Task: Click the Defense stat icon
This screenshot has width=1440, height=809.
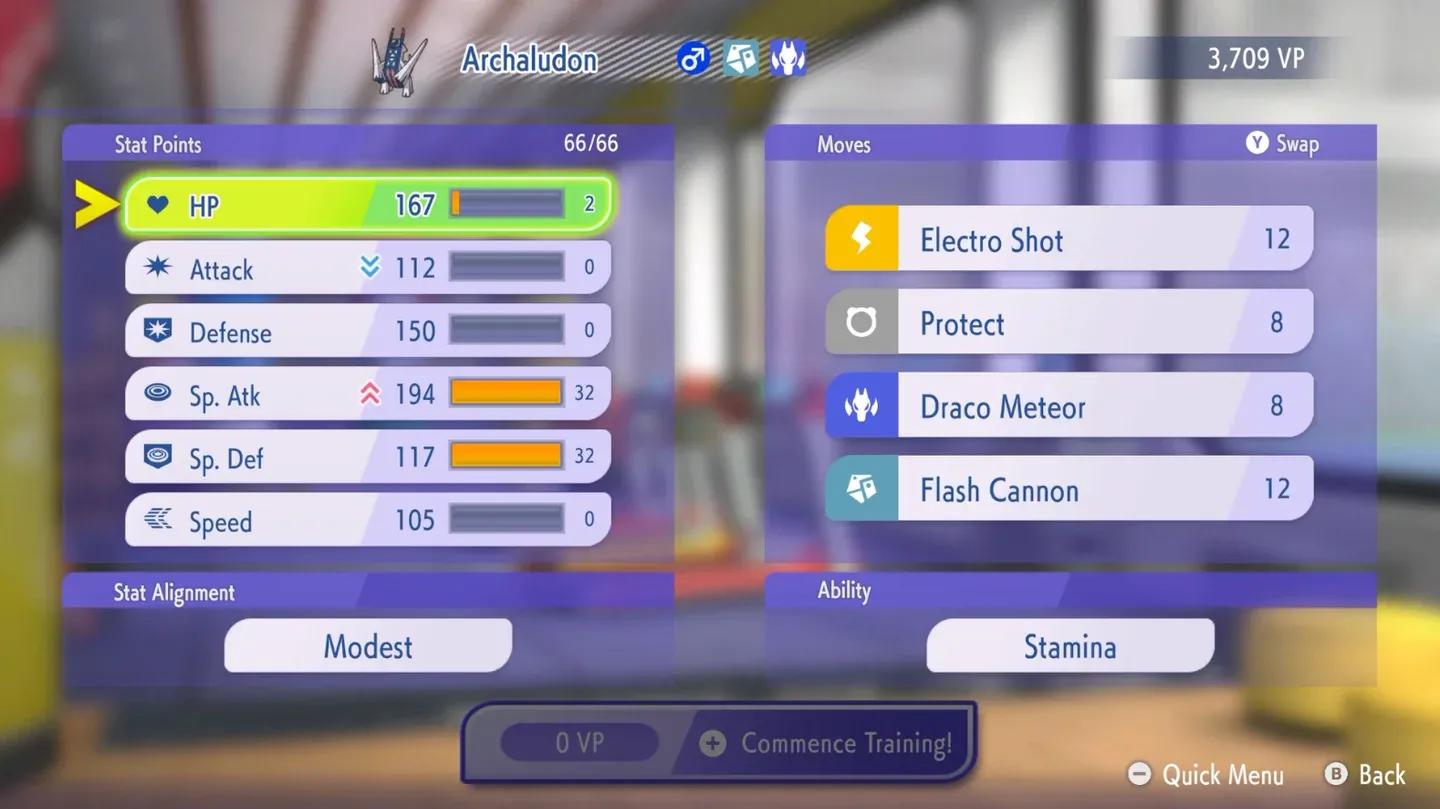Action: pos(156,331)
